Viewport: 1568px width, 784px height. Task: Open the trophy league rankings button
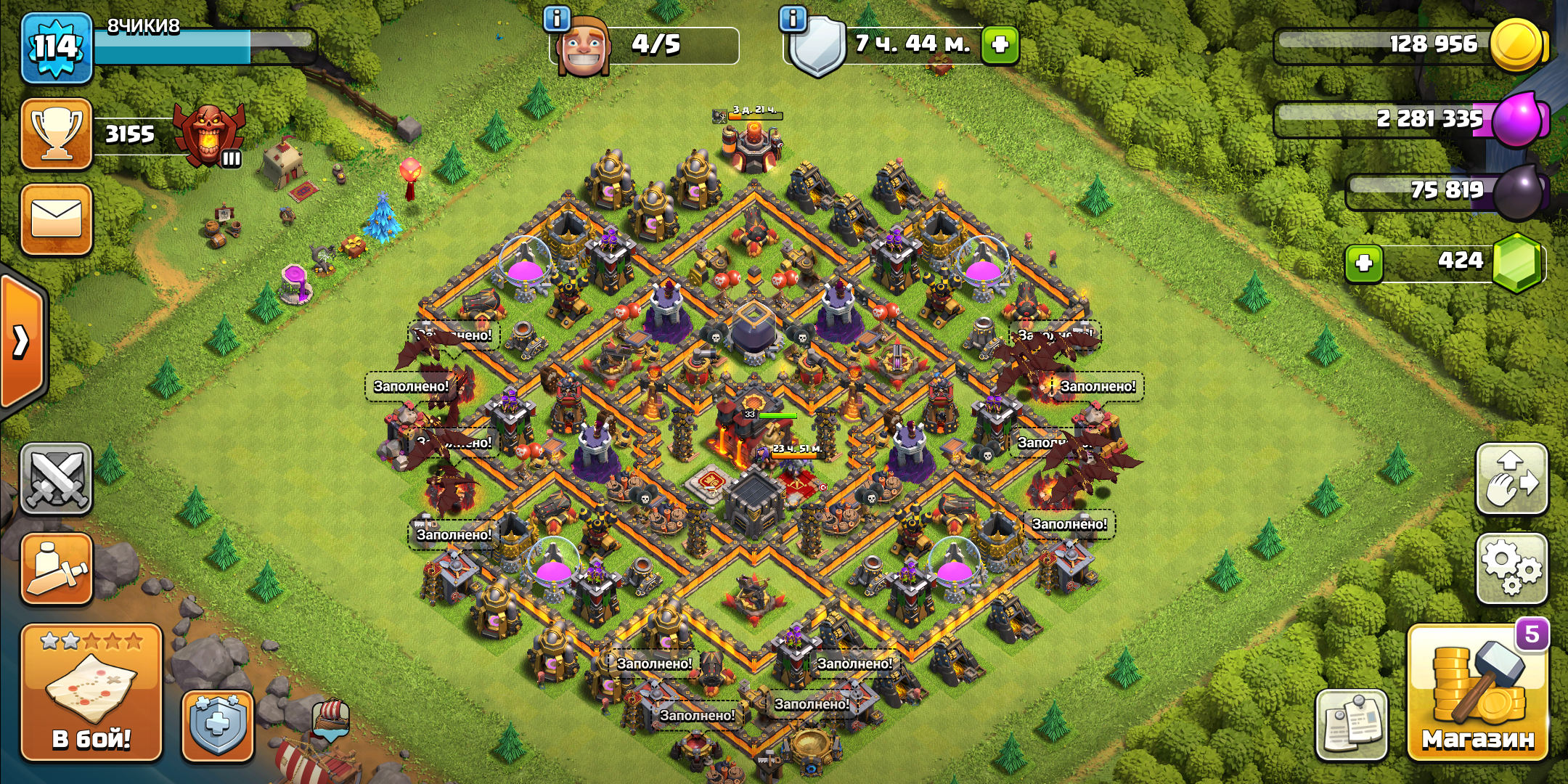coord(57,134)
